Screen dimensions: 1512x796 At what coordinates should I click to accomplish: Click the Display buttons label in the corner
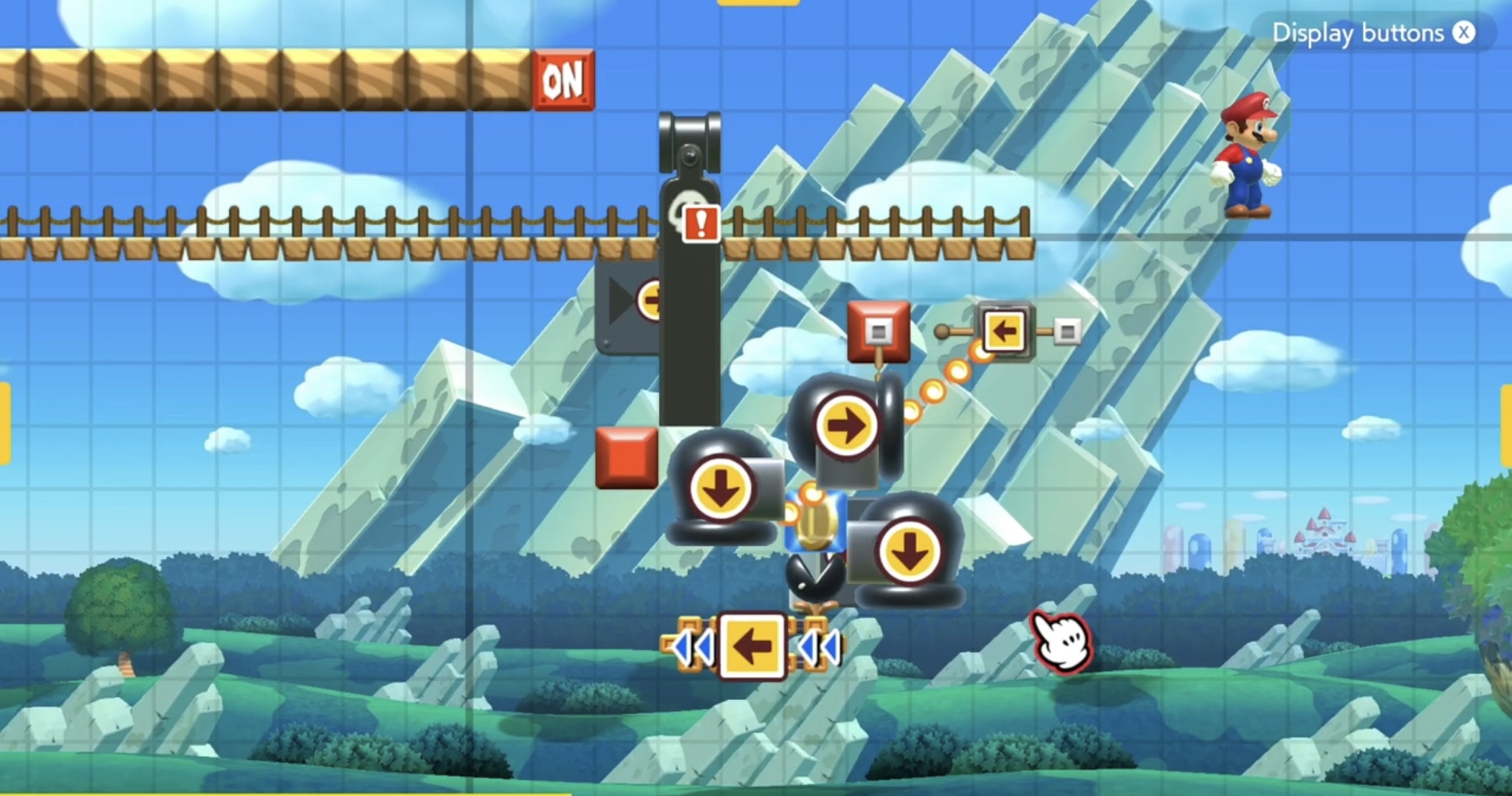1357,32
